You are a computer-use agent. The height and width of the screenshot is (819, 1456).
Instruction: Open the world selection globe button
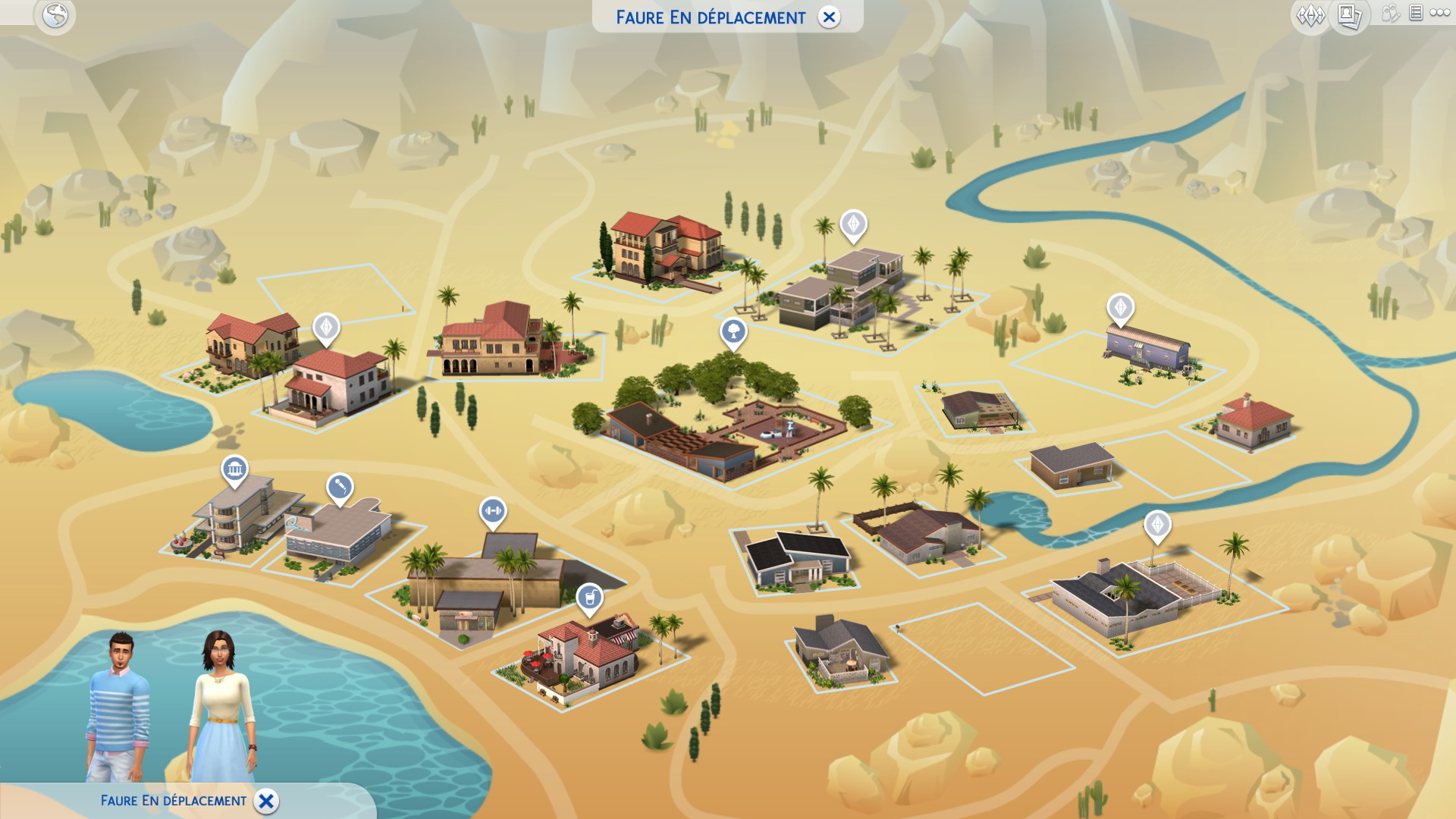(55, 15)
